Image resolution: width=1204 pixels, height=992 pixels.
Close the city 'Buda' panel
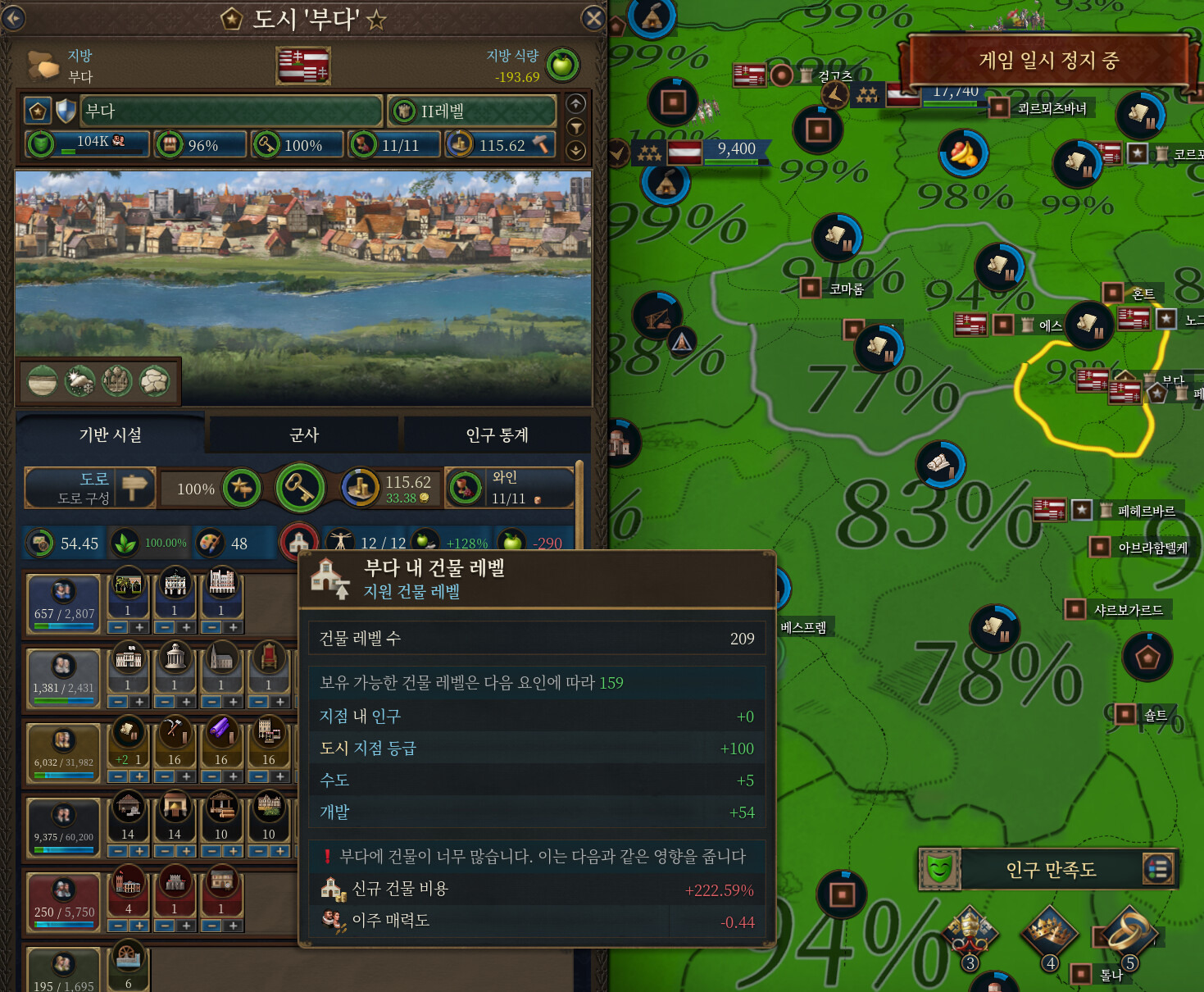point(593,18)
